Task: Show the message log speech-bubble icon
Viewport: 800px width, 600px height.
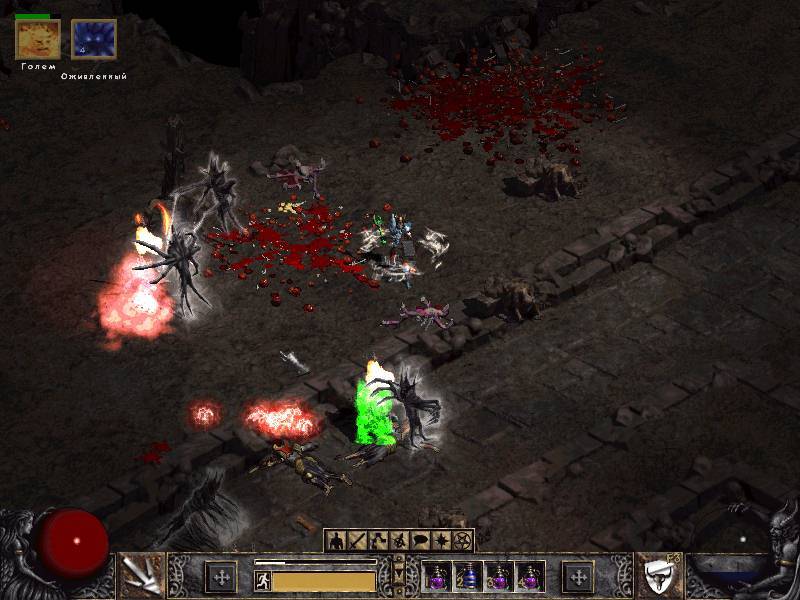Action: (420, 541)
